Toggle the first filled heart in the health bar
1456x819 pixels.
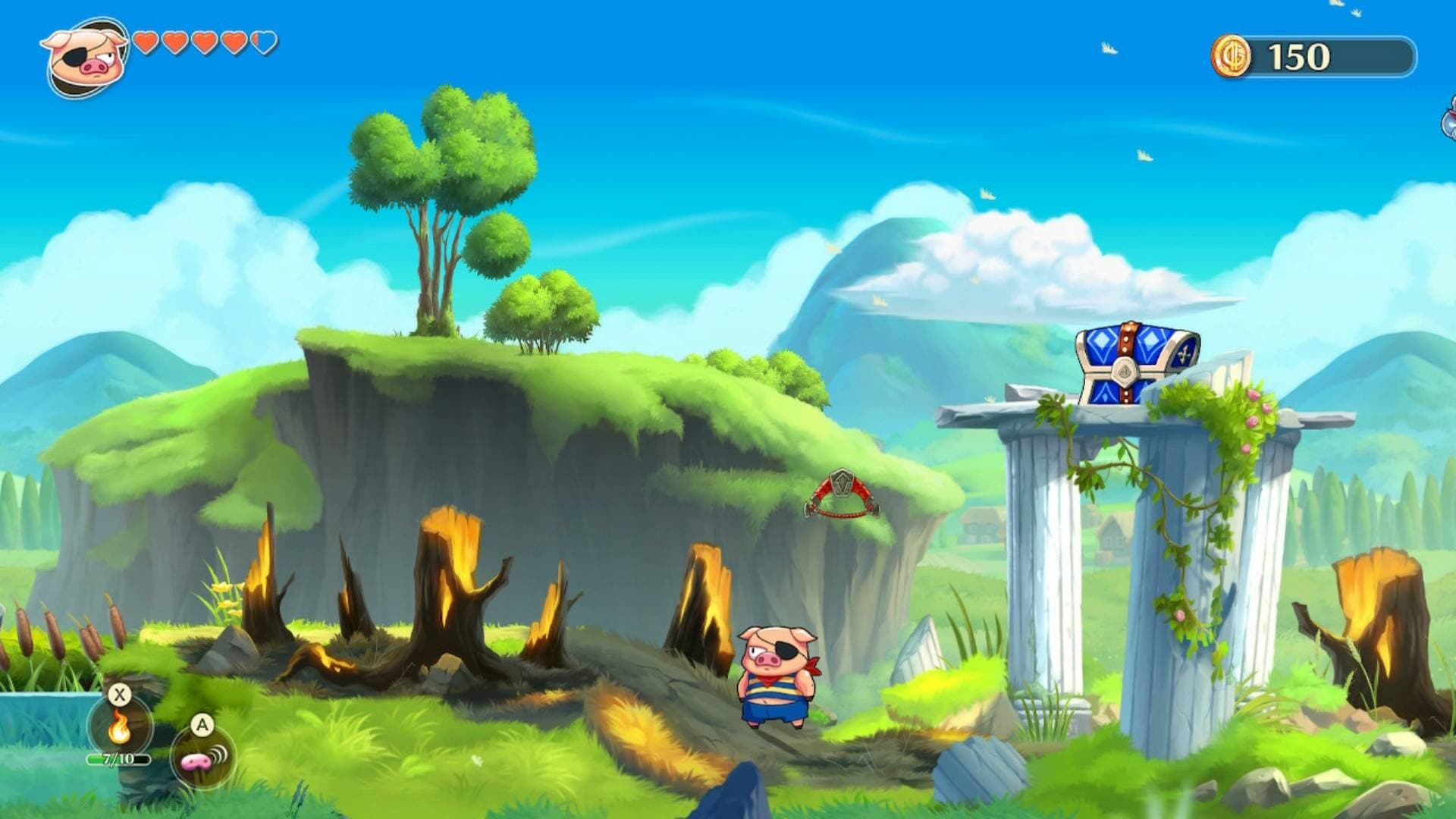click(x=145, y=43)
